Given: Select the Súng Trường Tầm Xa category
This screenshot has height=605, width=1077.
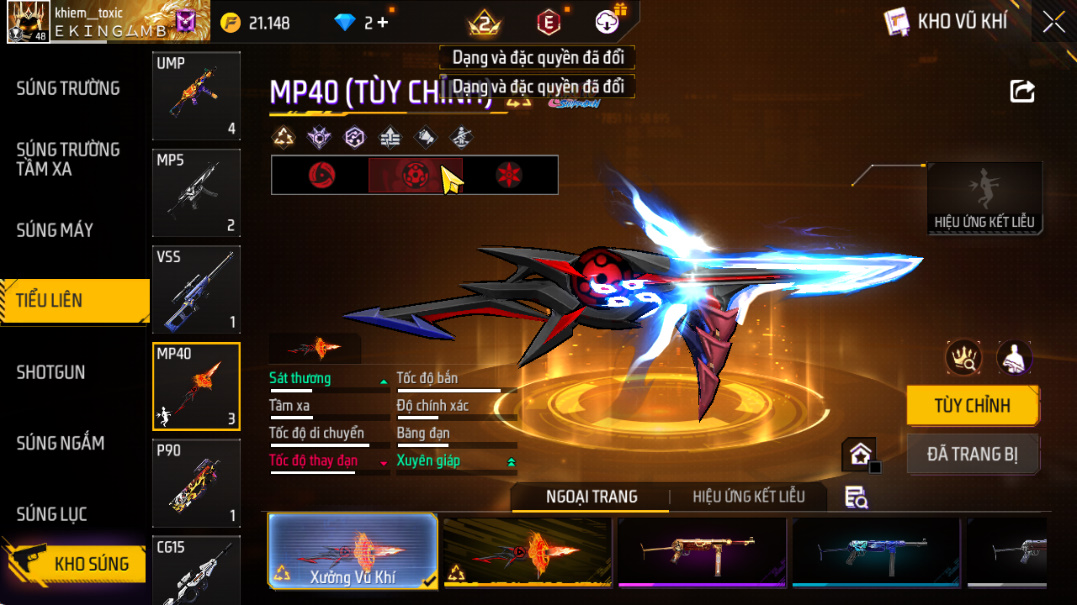Looking at the screenshot, I should (x=68, y=159).
